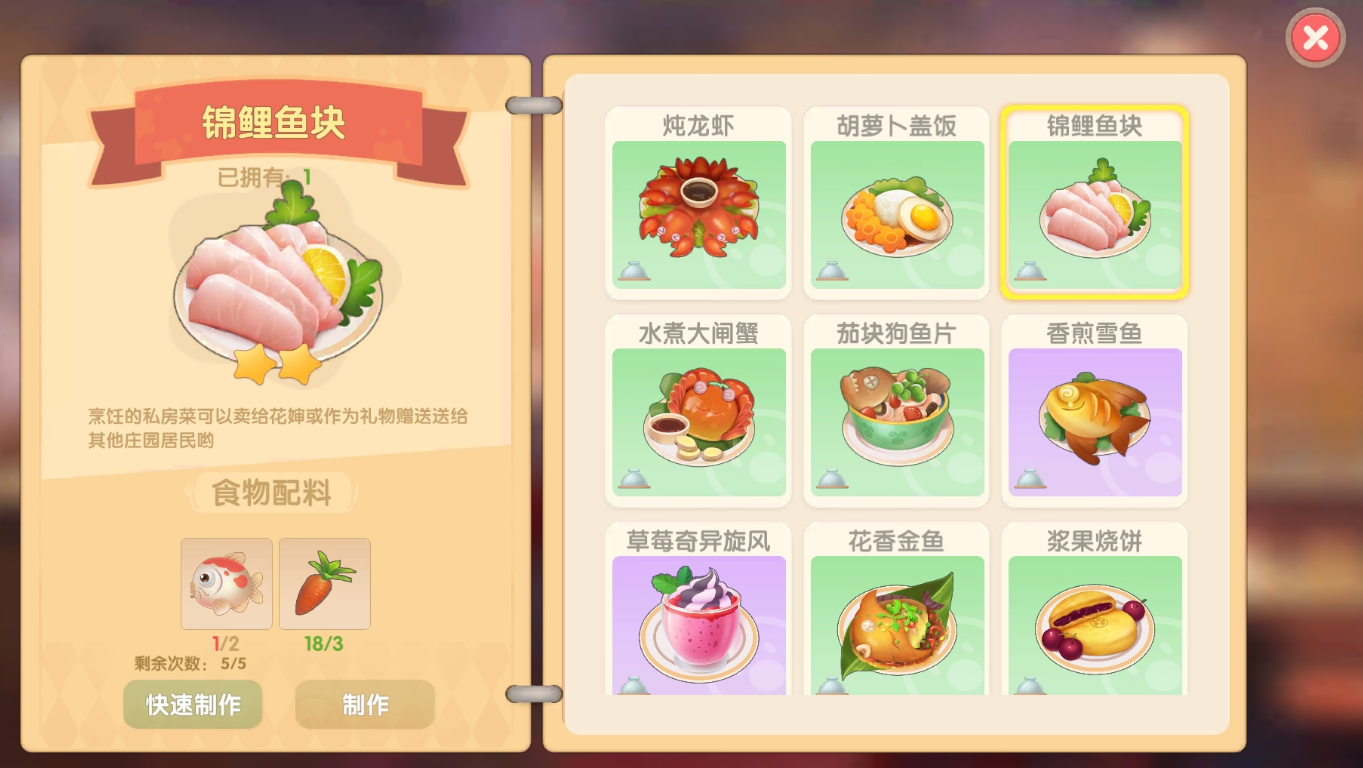Open the 水煮大闸蟹 crab recipe

tap(698, 411)
